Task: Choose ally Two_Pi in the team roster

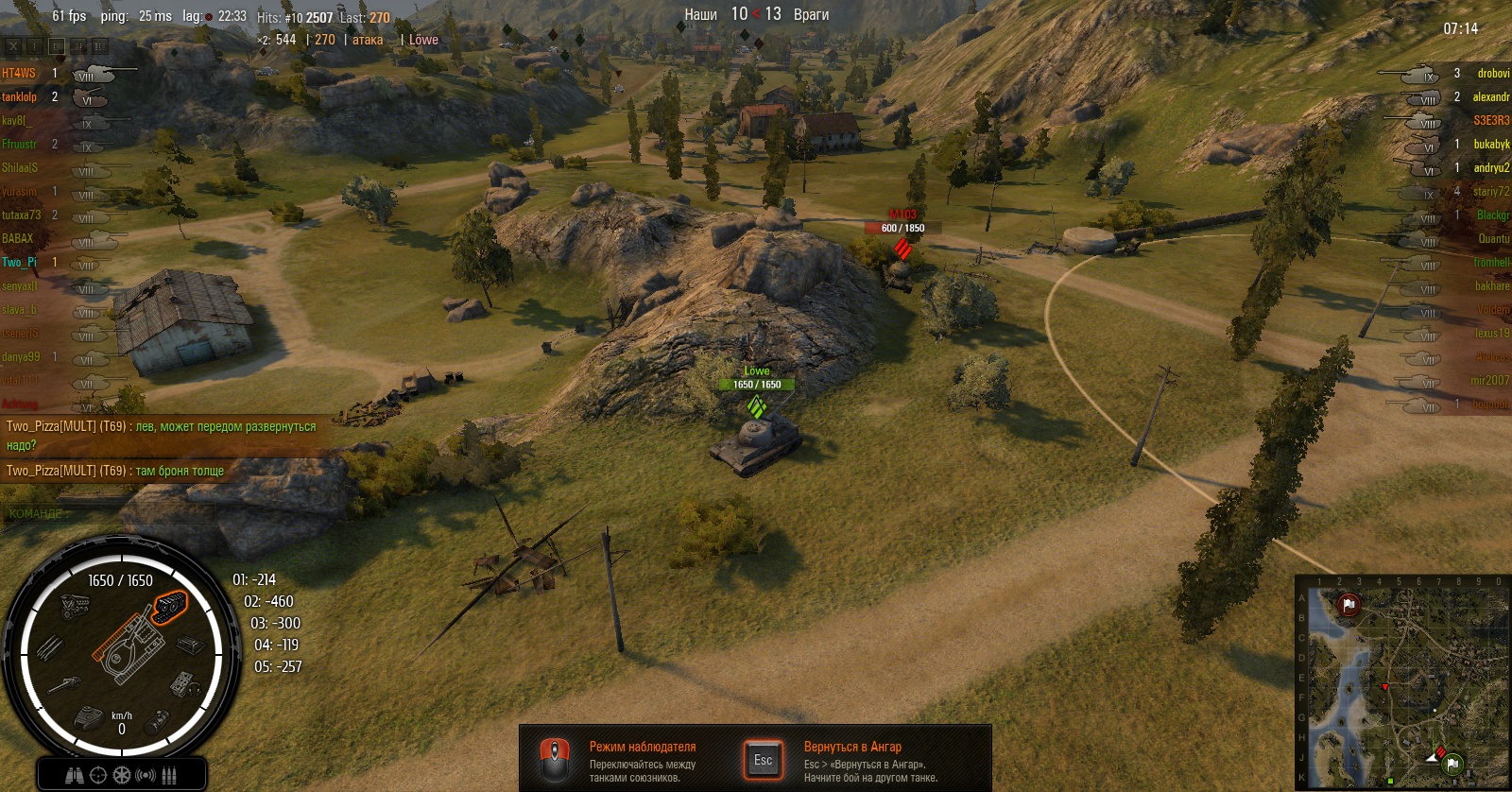Action: point(20,262)
